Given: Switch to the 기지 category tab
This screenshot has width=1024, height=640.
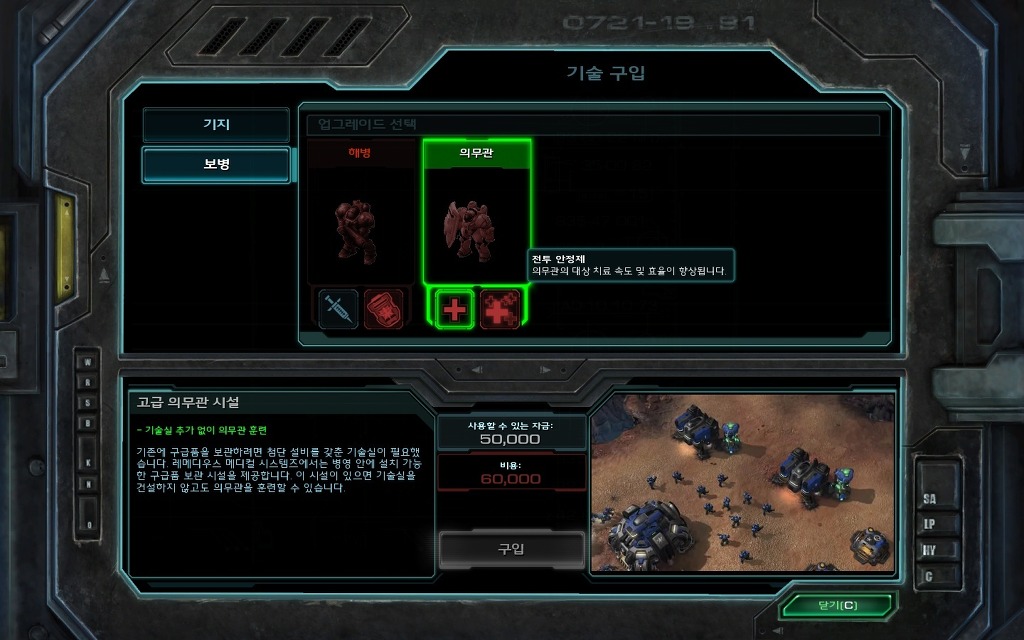Looking at the screenshot, I should click(216, 125).
